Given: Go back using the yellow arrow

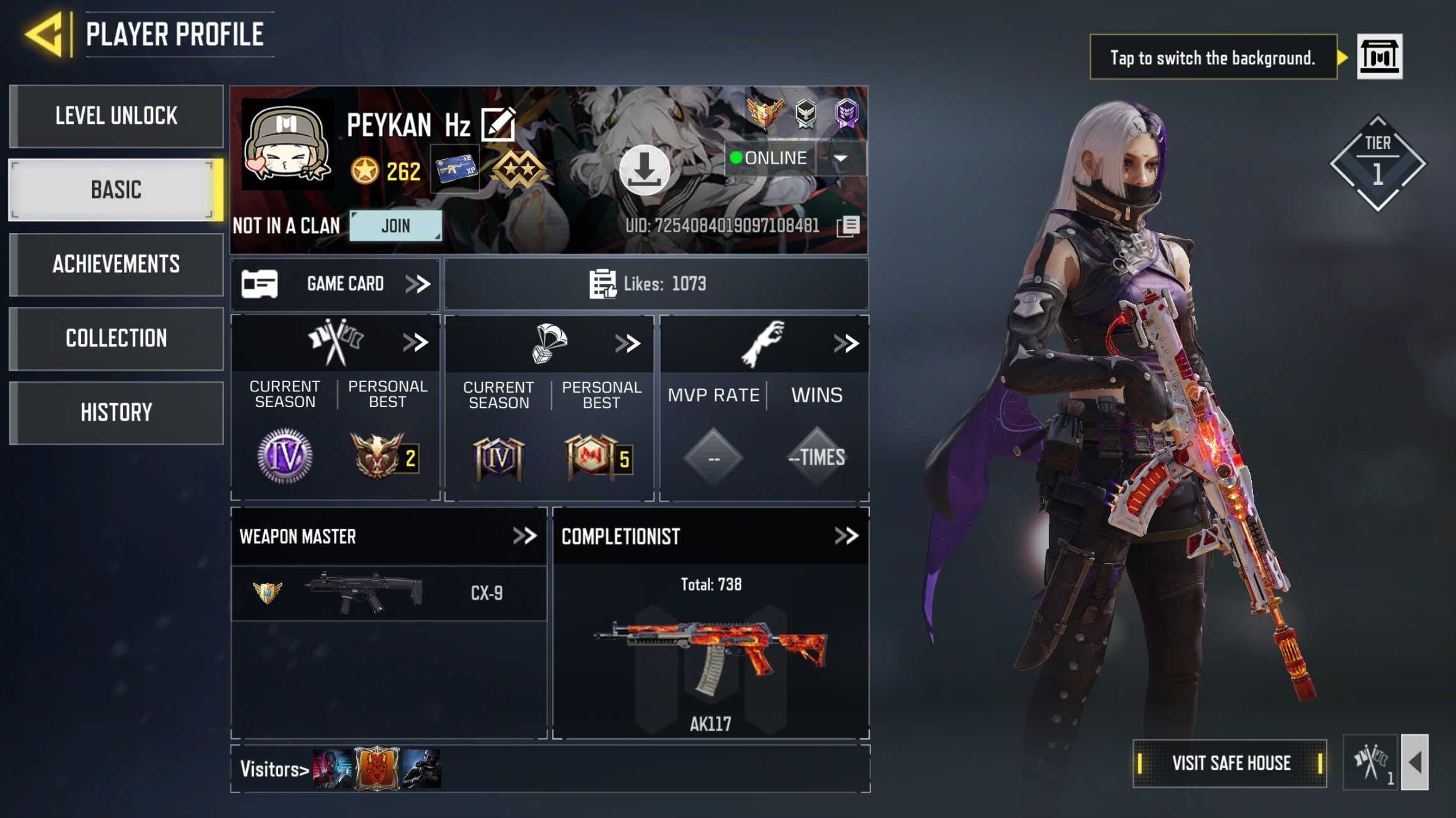Looking at the screenshot, I should (x=44, y=34).
